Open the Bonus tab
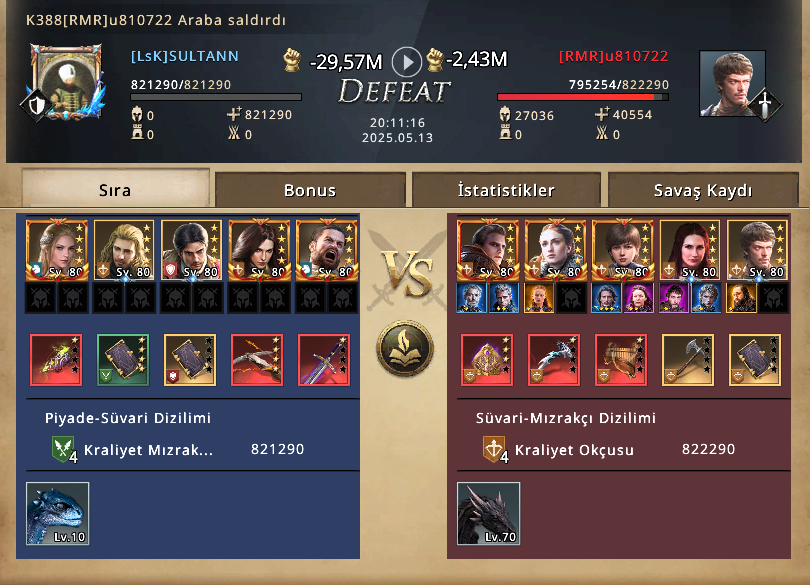810x585 pixels. pos(310,190)
